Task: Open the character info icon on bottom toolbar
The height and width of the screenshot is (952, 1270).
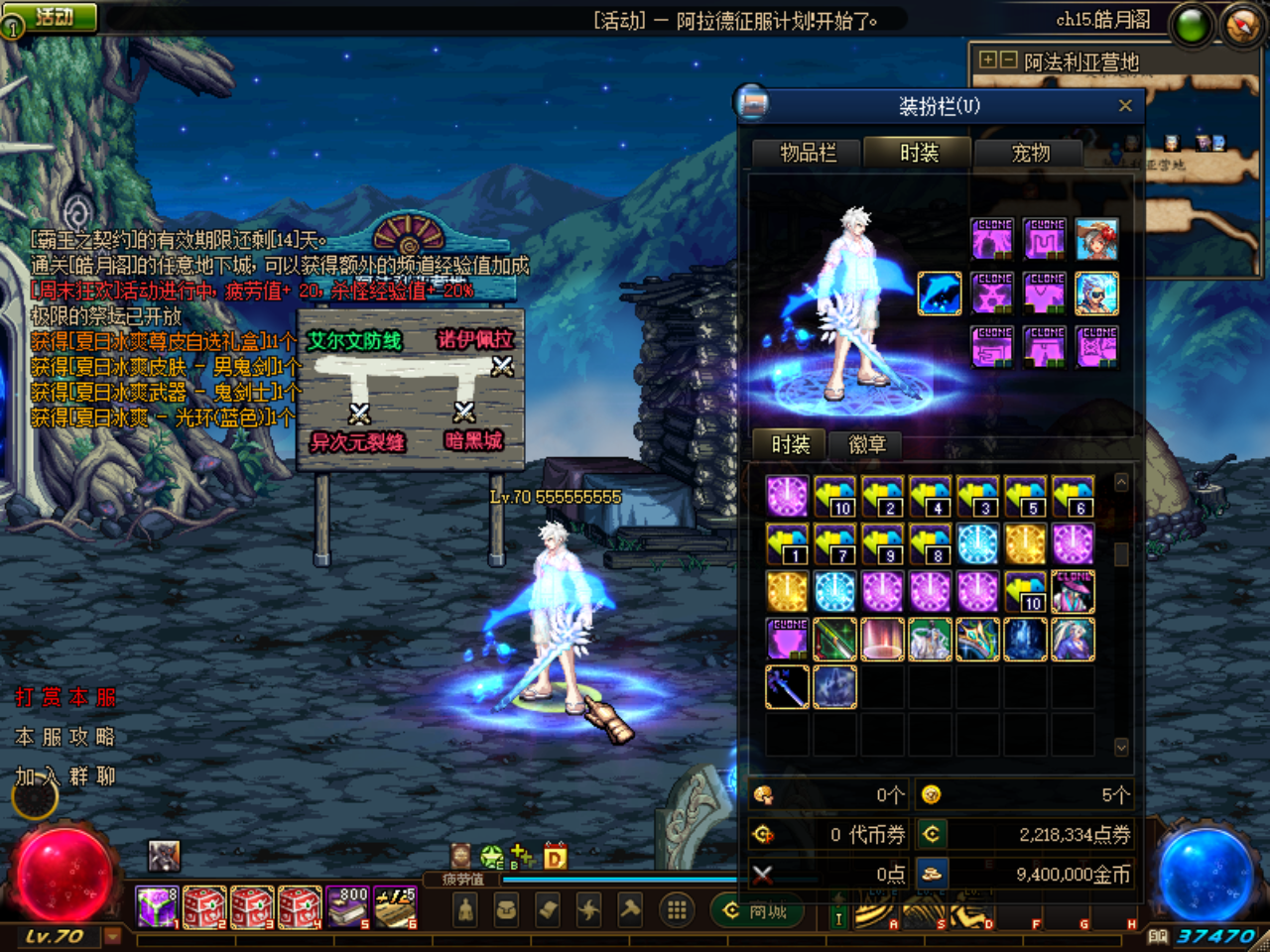Action: coord(466,910)
